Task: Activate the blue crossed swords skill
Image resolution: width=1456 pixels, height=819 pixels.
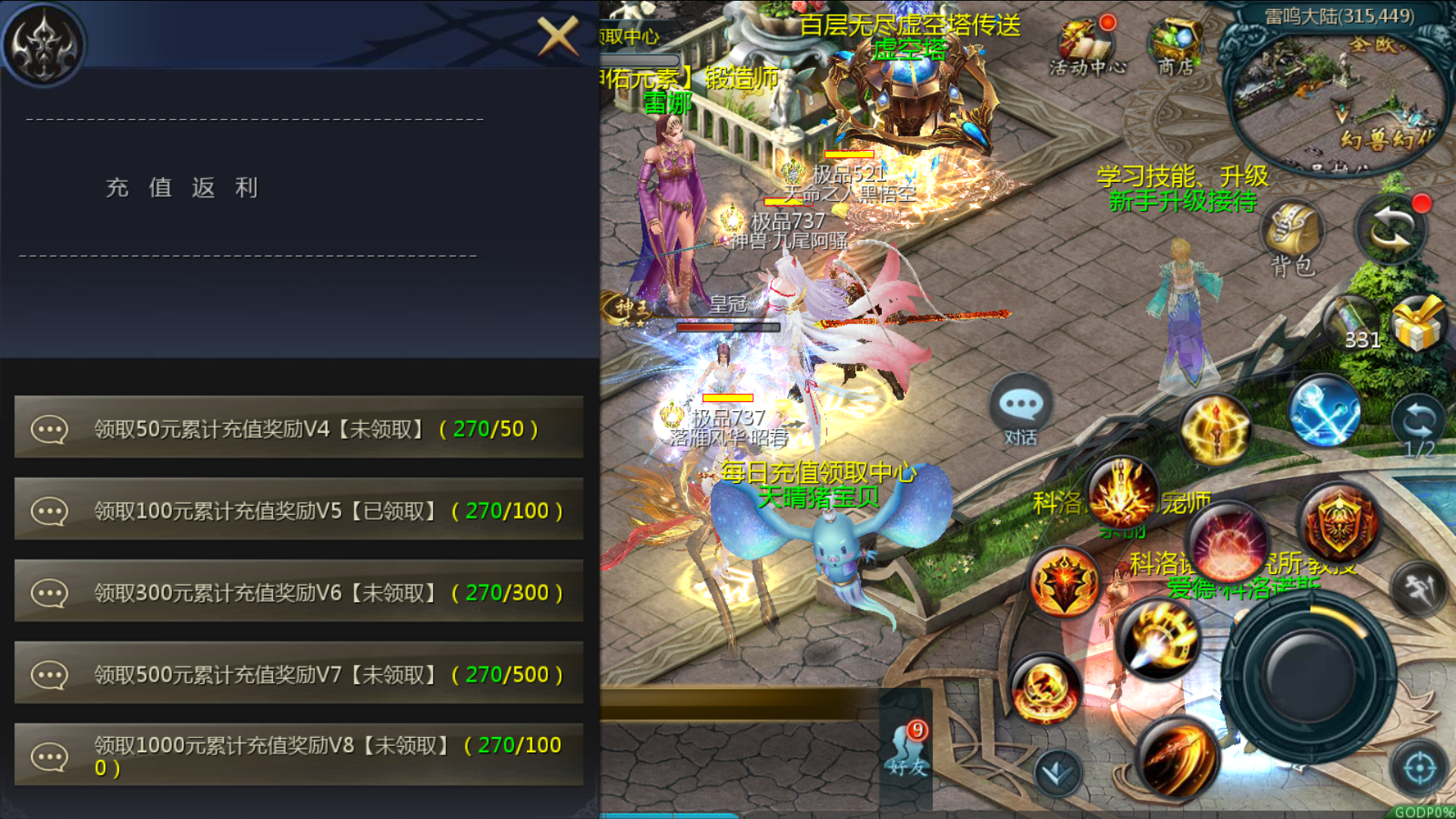Action: click(1324, 410)
